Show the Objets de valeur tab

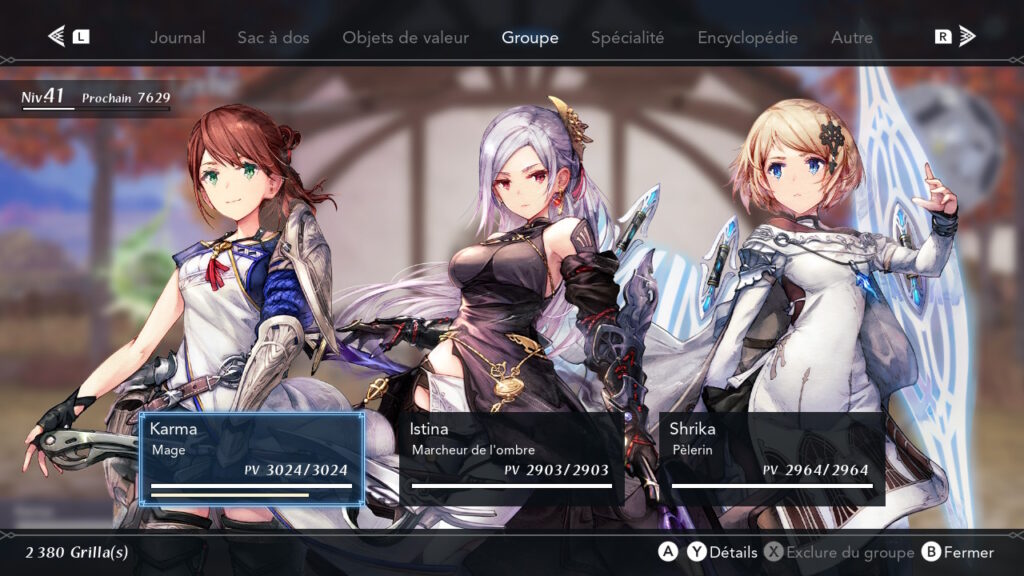(x=405, y=38)
